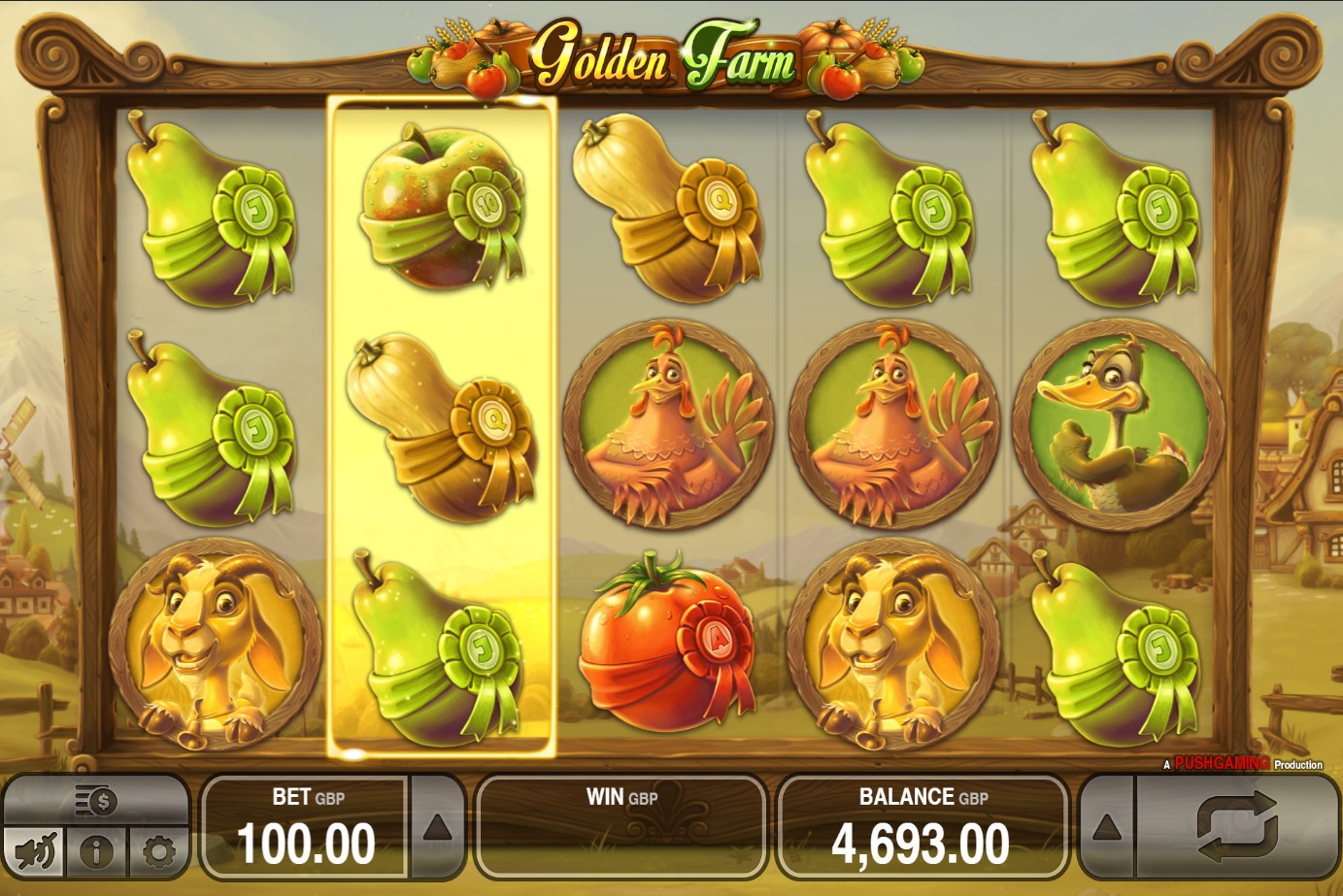The height and width of the screenshot is (896, 1343).
Task: Toggle sound with the muted speaker icon
Action: point(35,852)
